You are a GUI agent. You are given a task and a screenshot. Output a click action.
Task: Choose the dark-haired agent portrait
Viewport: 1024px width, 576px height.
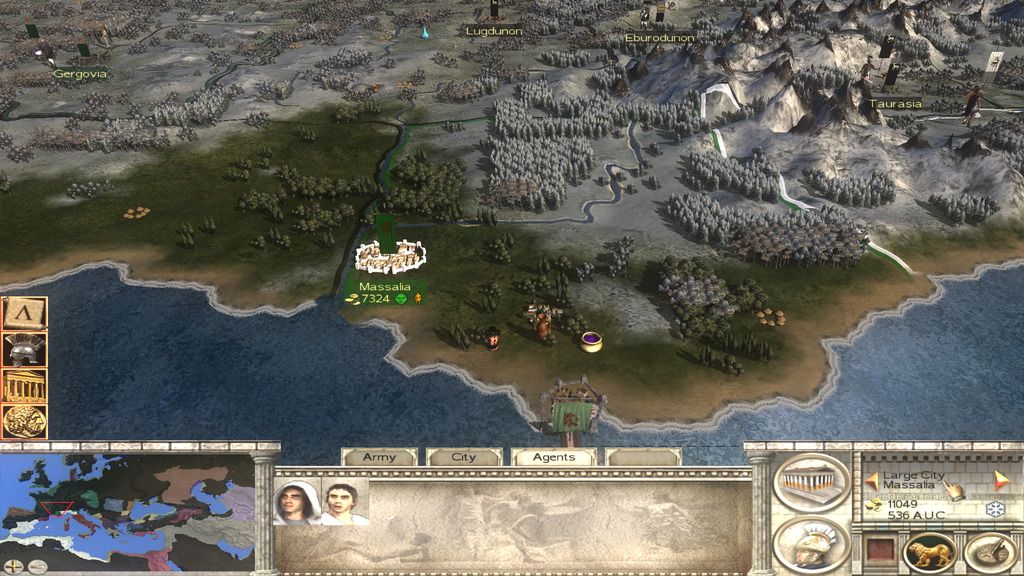pyautogui.click(x=344, y=502)
